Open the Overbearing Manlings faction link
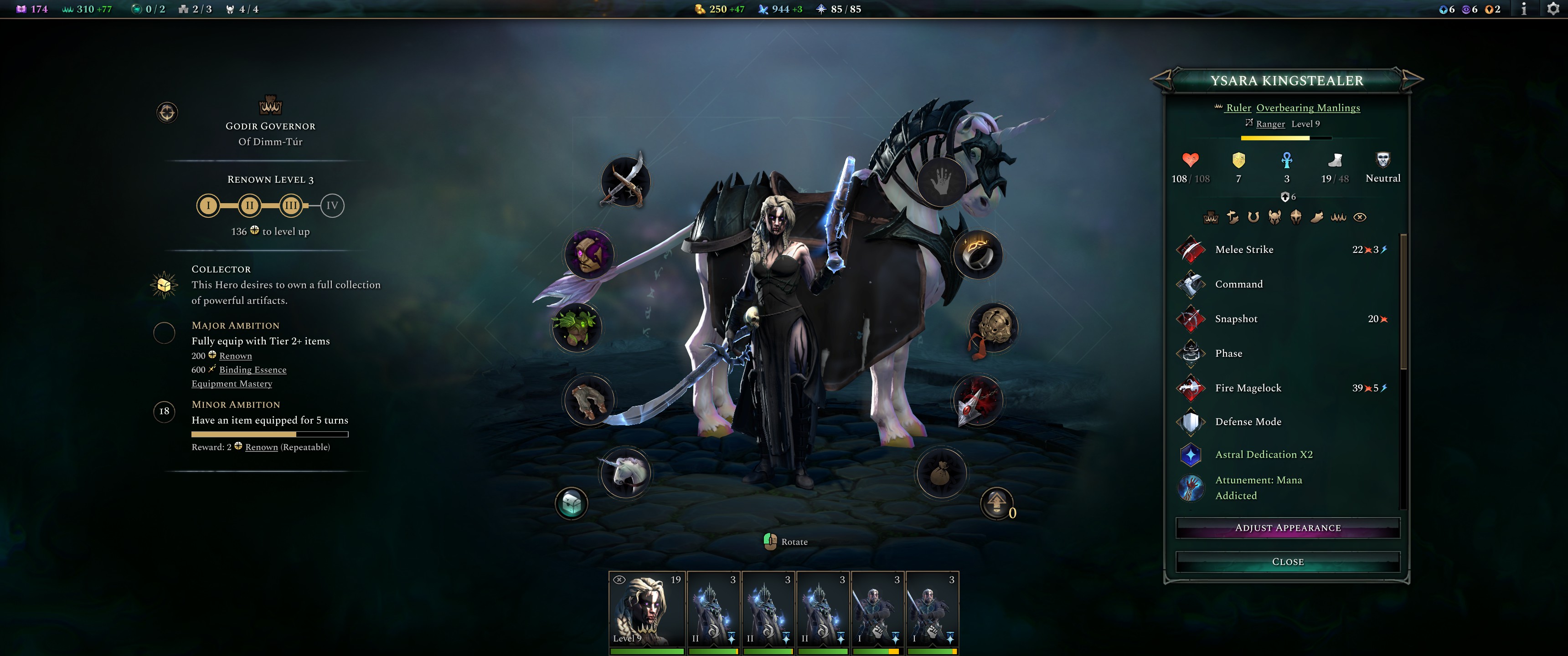Image resolution: width=1568 pixels, height=656 pixels. 1306,108
